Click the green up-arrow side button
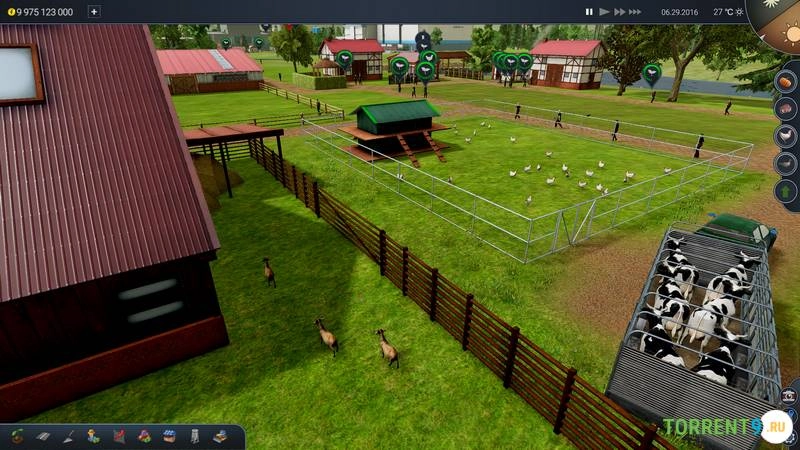This screenshot has width=800, height=450. [786, 190]
